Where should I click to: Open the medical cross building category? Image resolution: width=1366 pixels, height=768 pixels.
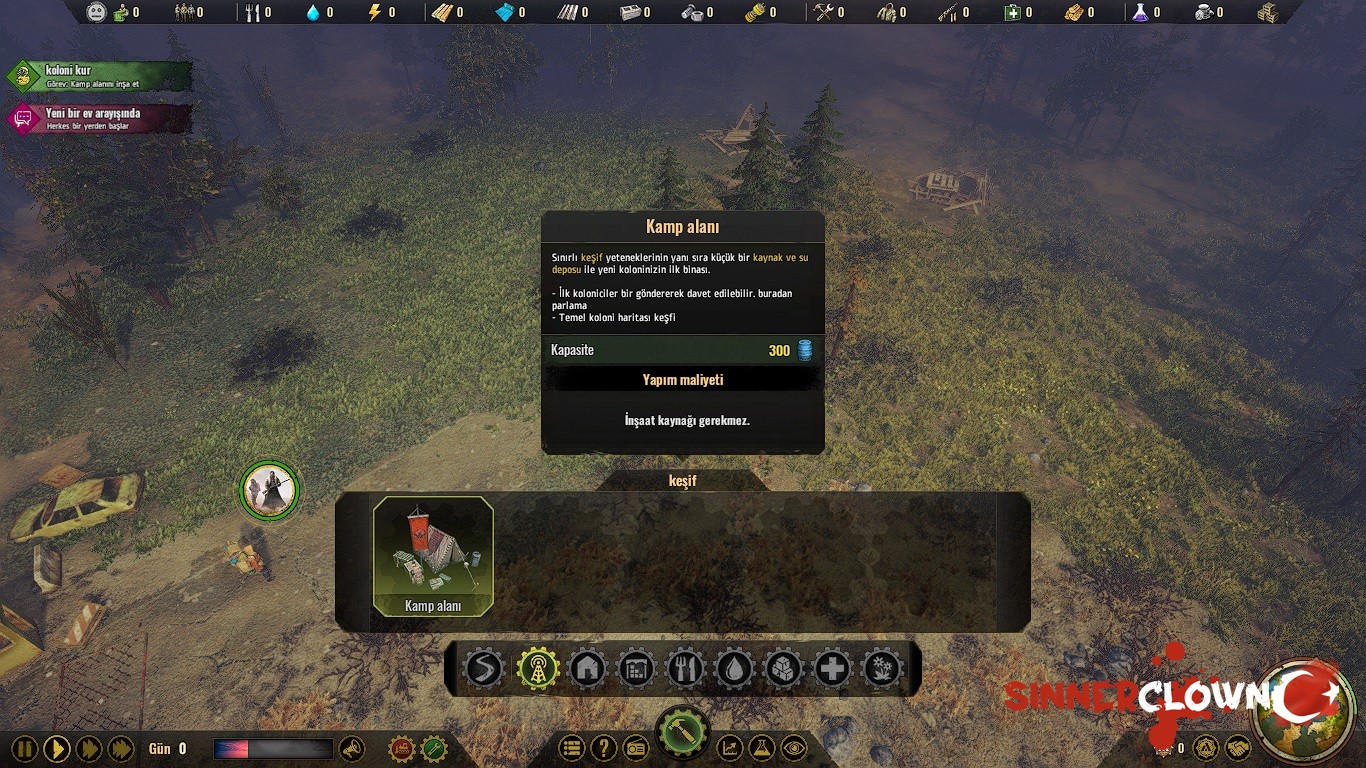[x=832, y=668]
